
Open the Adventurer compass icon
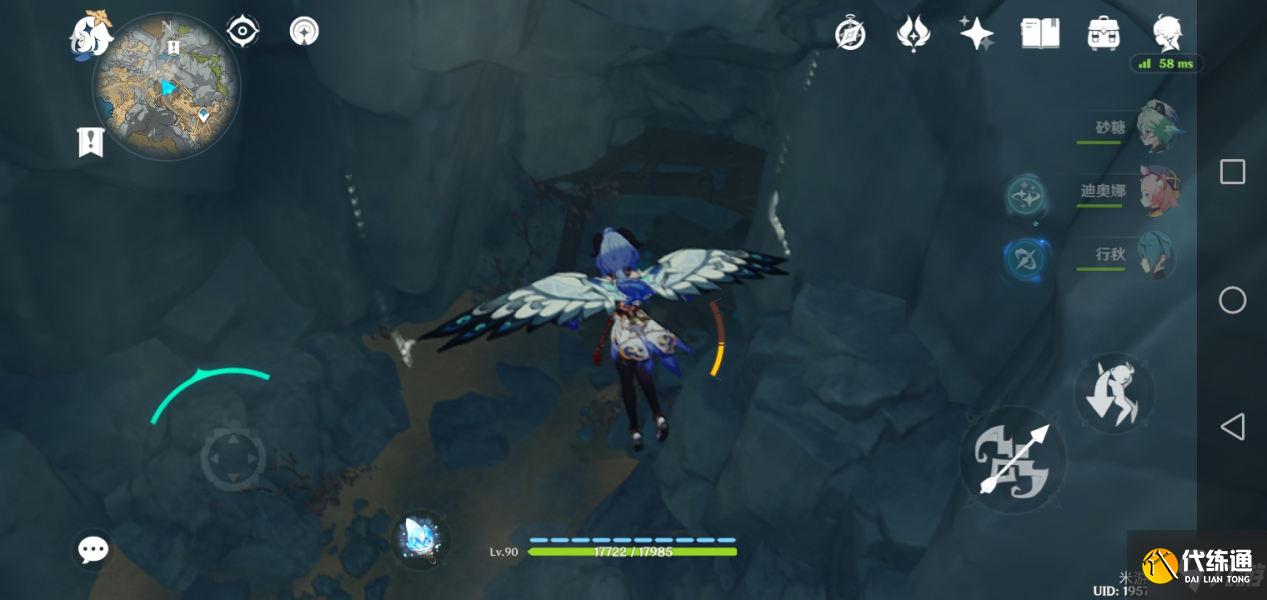[850, 34]
